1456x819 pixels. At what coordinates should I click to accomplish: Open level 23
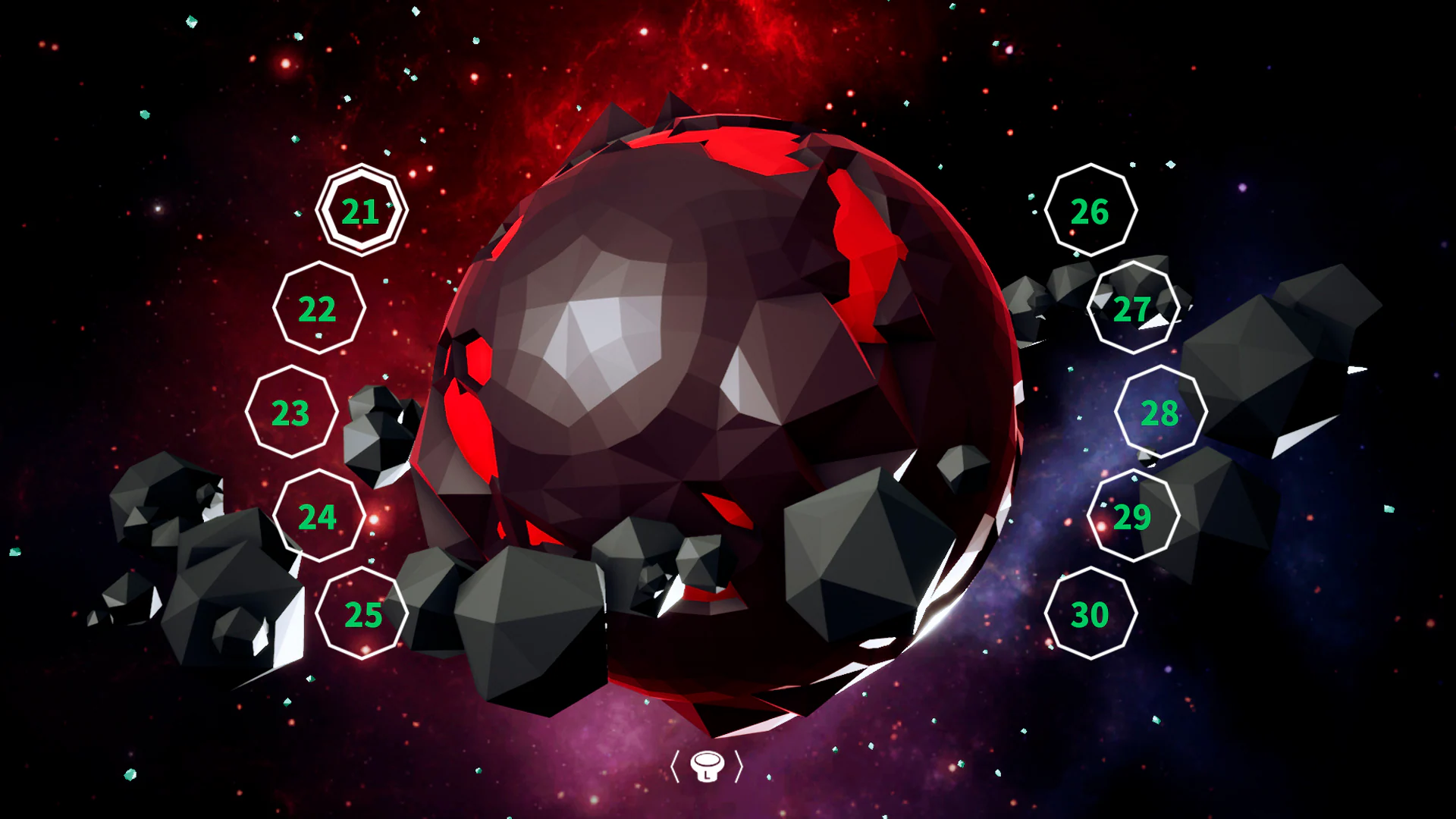pos(290,414)
